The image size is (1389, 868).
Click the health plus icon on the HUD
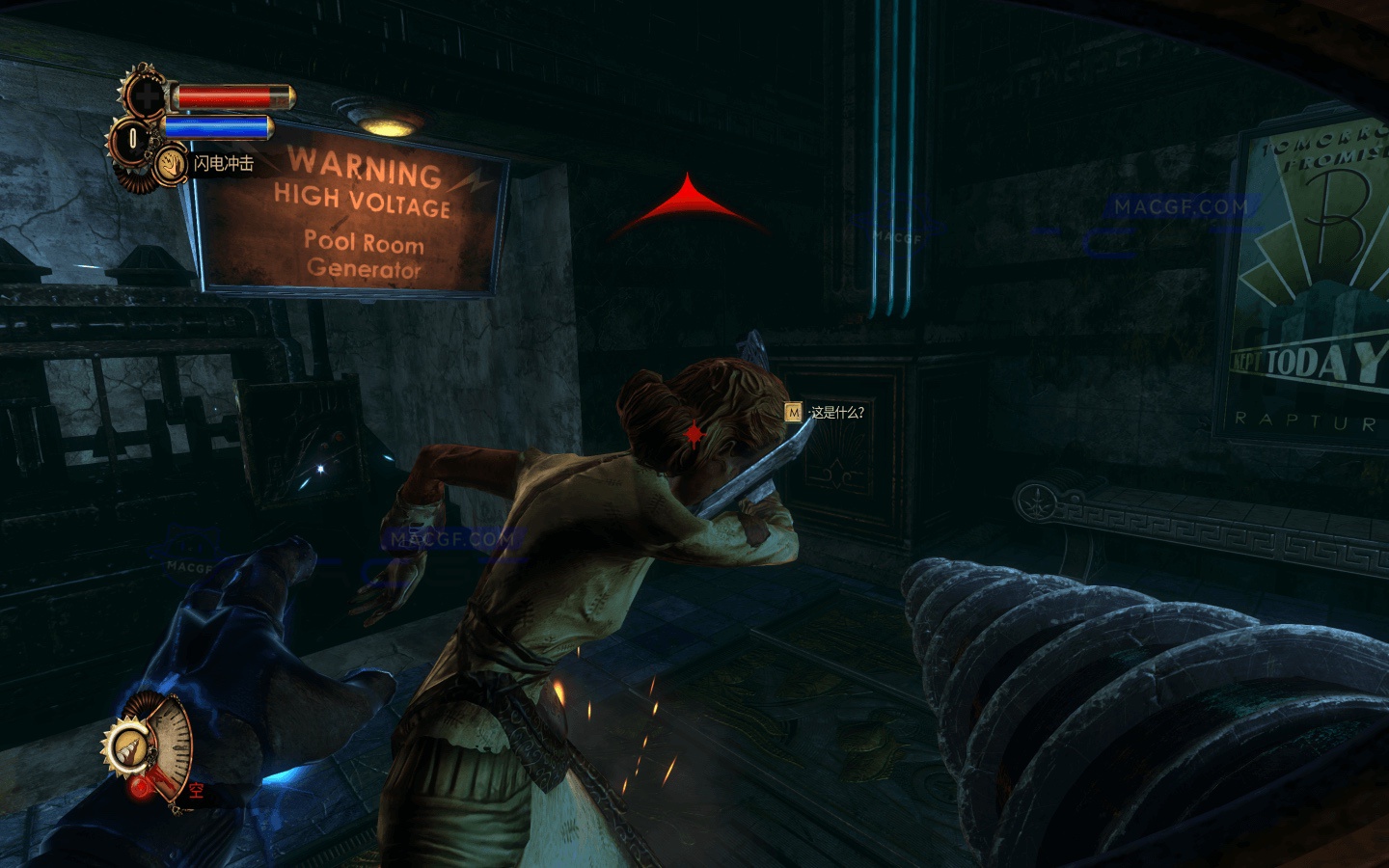[x=148, y=95]
